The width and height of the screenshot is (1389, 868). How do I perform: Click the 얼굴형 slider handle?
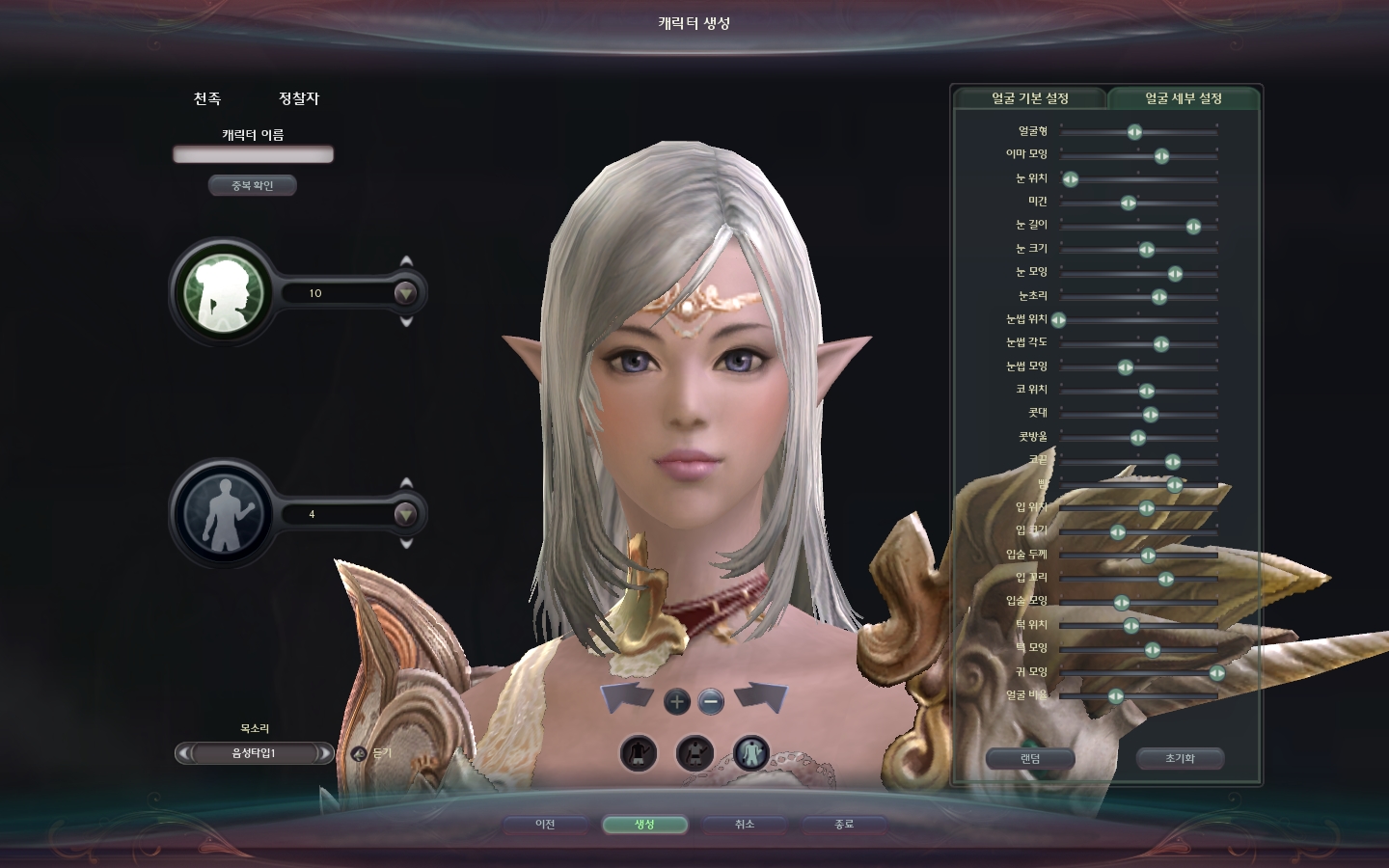(x=1135, y=132)
